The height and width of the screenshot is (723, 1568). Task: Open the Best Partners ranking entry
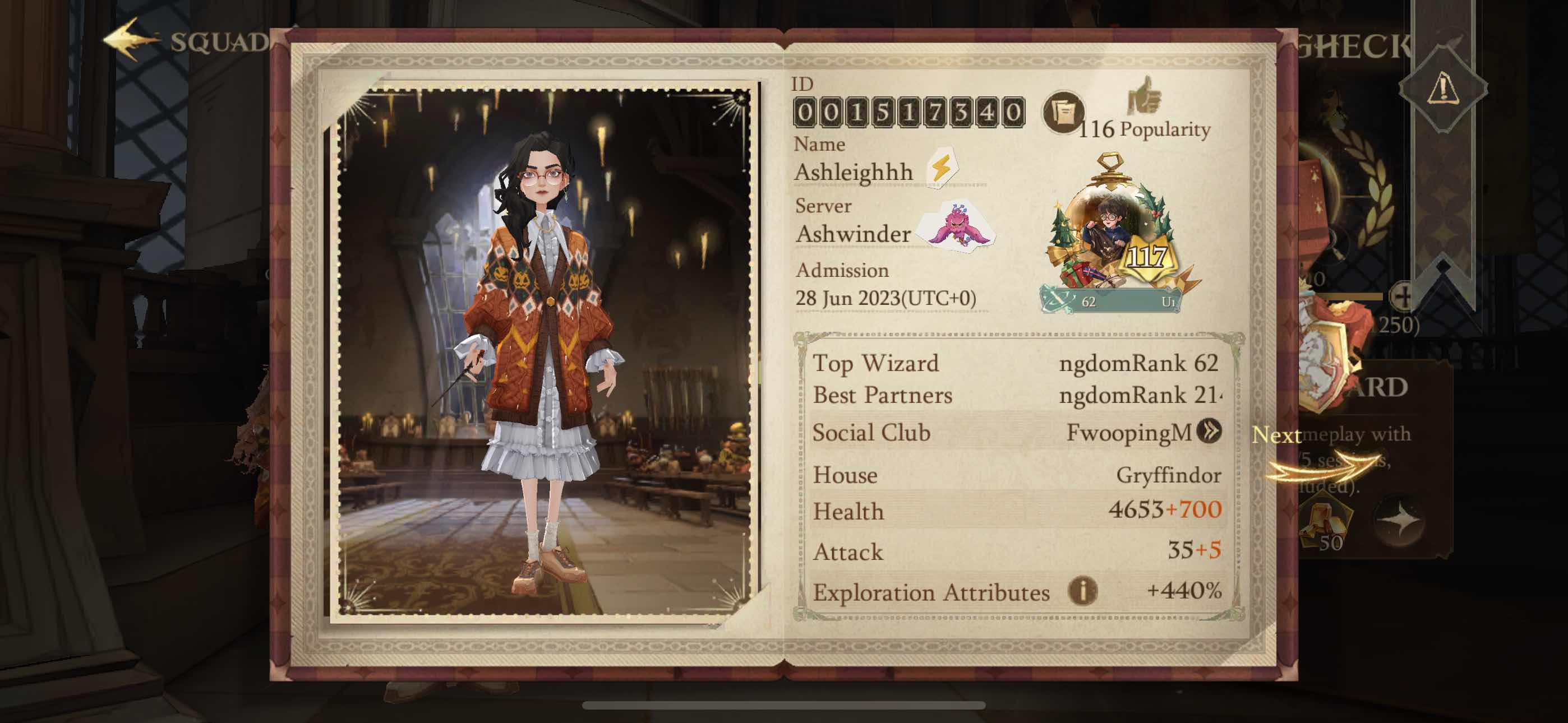[1017, 396]
